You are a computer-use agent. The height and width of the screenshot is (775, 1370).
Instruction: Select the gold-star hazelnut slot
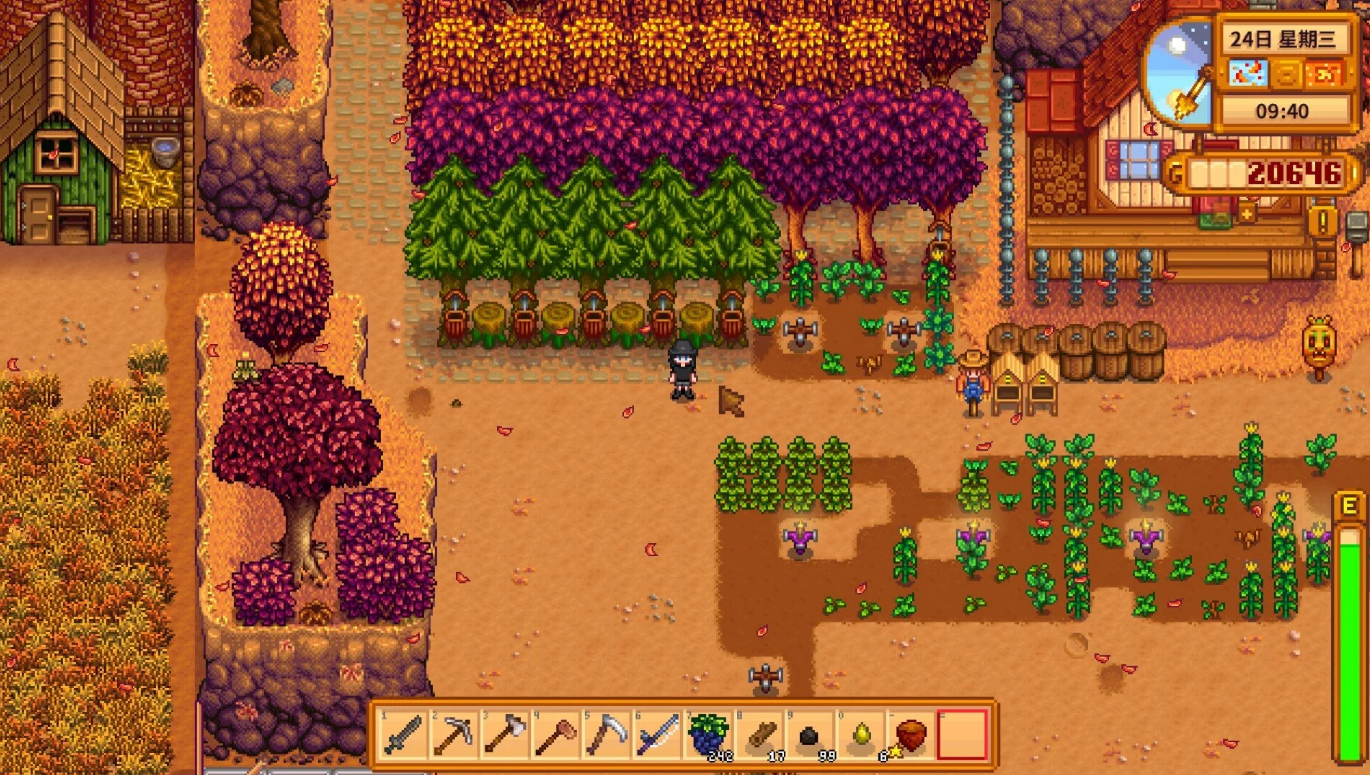pos(911,735)
